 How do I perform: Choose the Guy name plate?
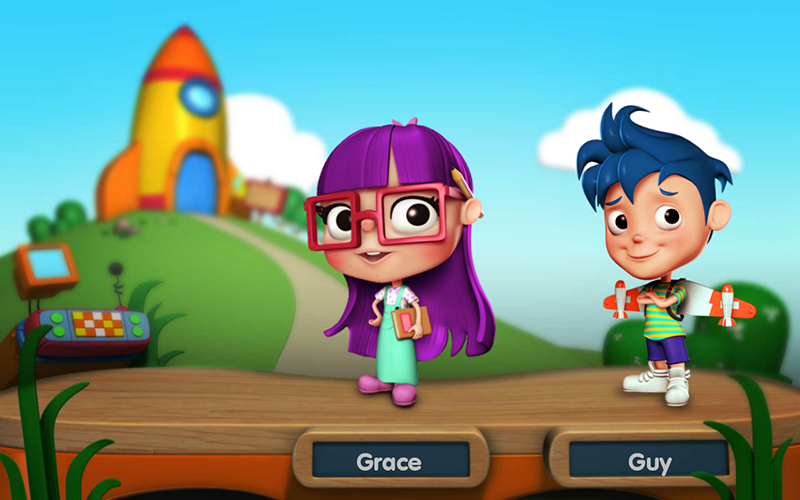point(649,461)
